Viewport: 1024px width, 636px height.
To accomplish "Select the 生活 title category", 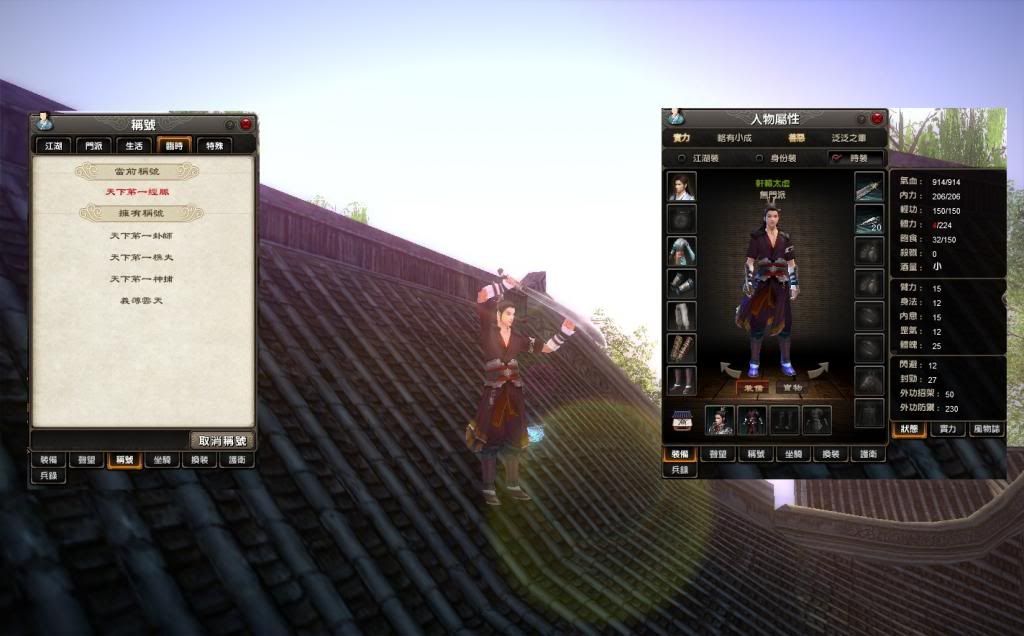I will click(133, 146).
